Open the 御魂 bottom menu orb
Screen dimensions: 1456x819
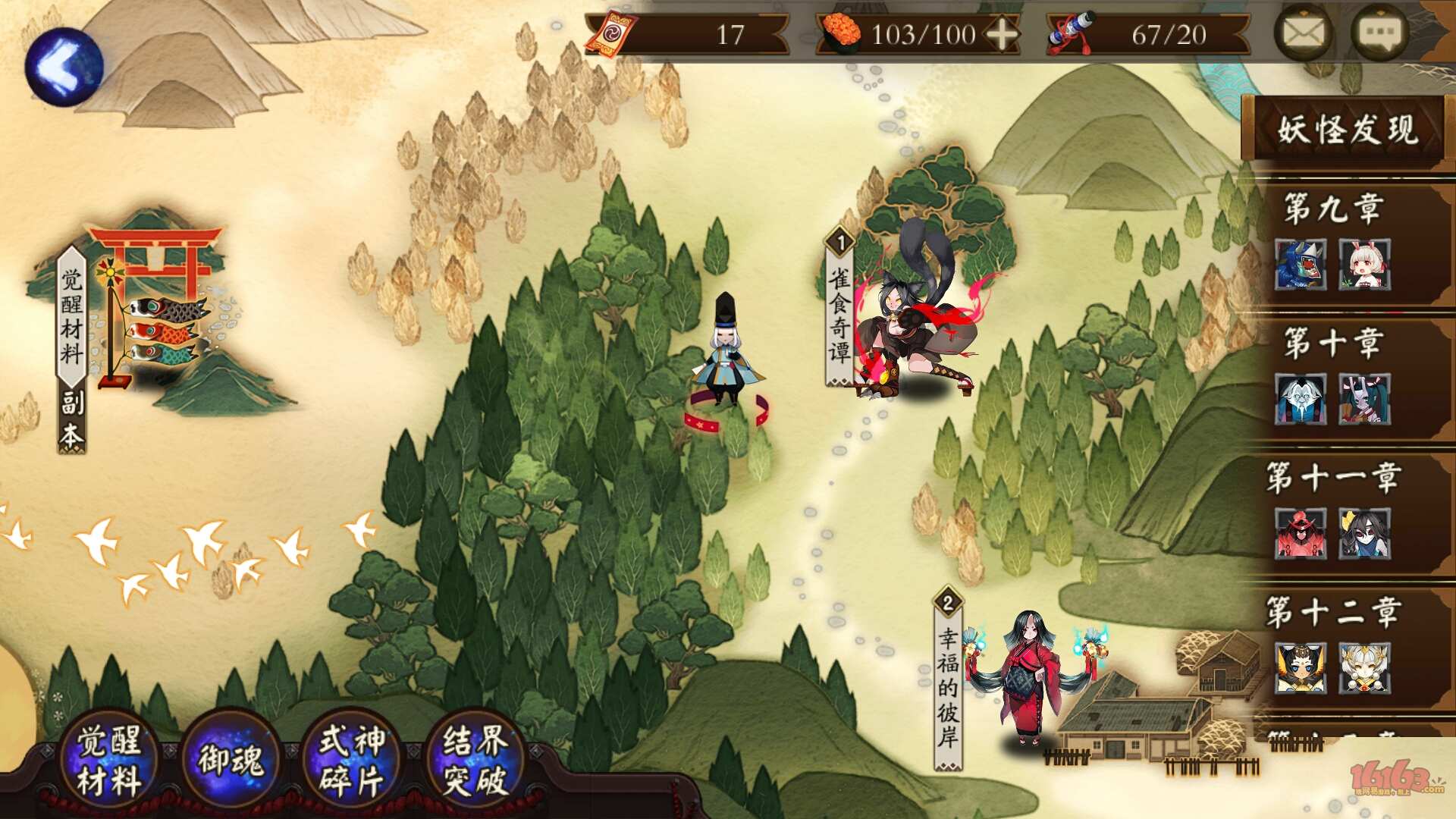[231, 760]
